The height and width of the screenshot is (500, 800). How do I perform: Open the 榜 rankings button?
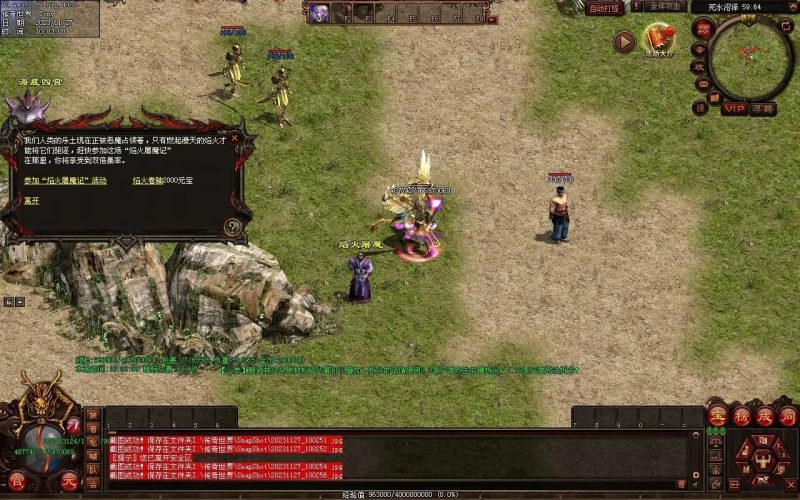741,416
